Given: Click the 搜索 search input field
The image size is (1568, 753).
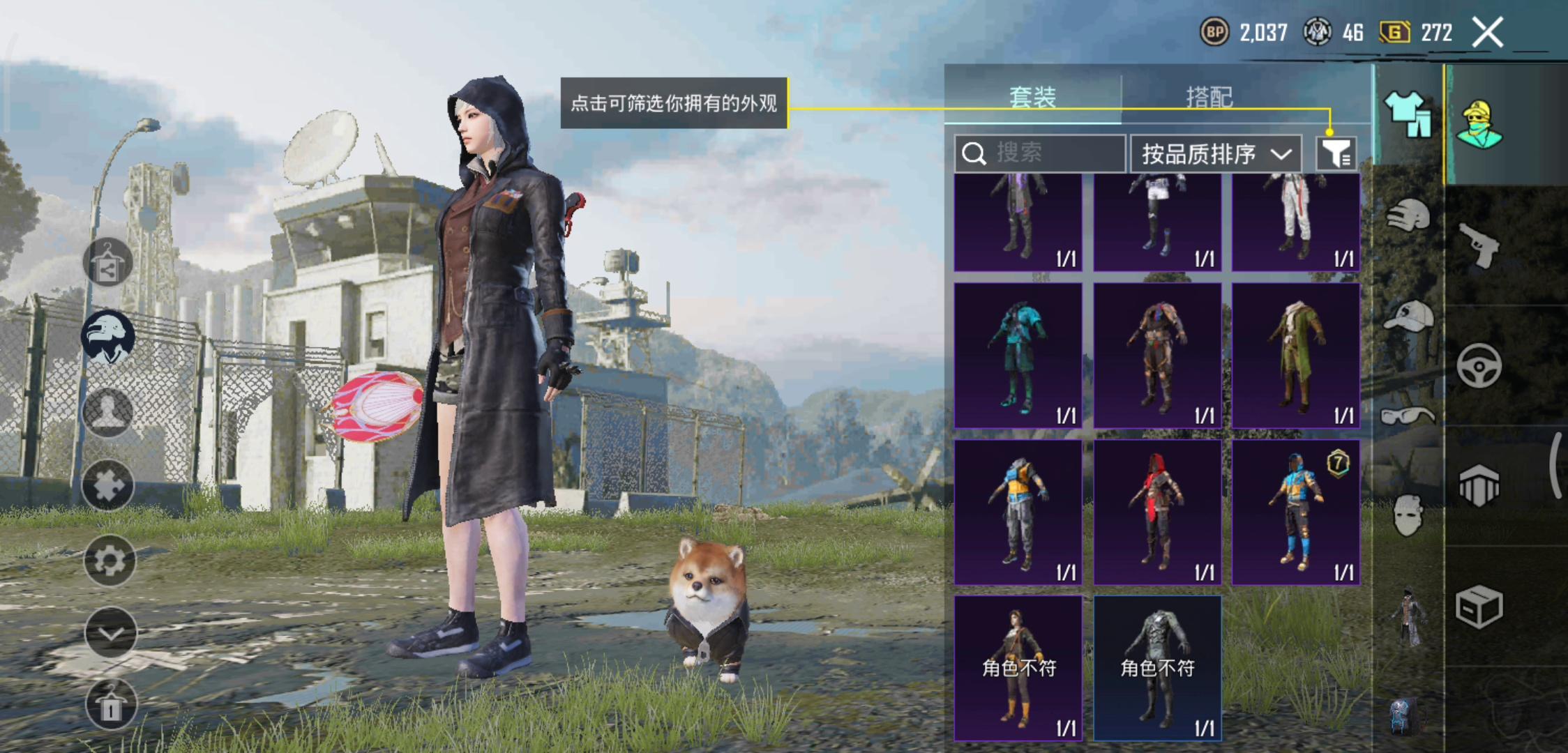Looking at the screenshot, I should pos(1039,153).
